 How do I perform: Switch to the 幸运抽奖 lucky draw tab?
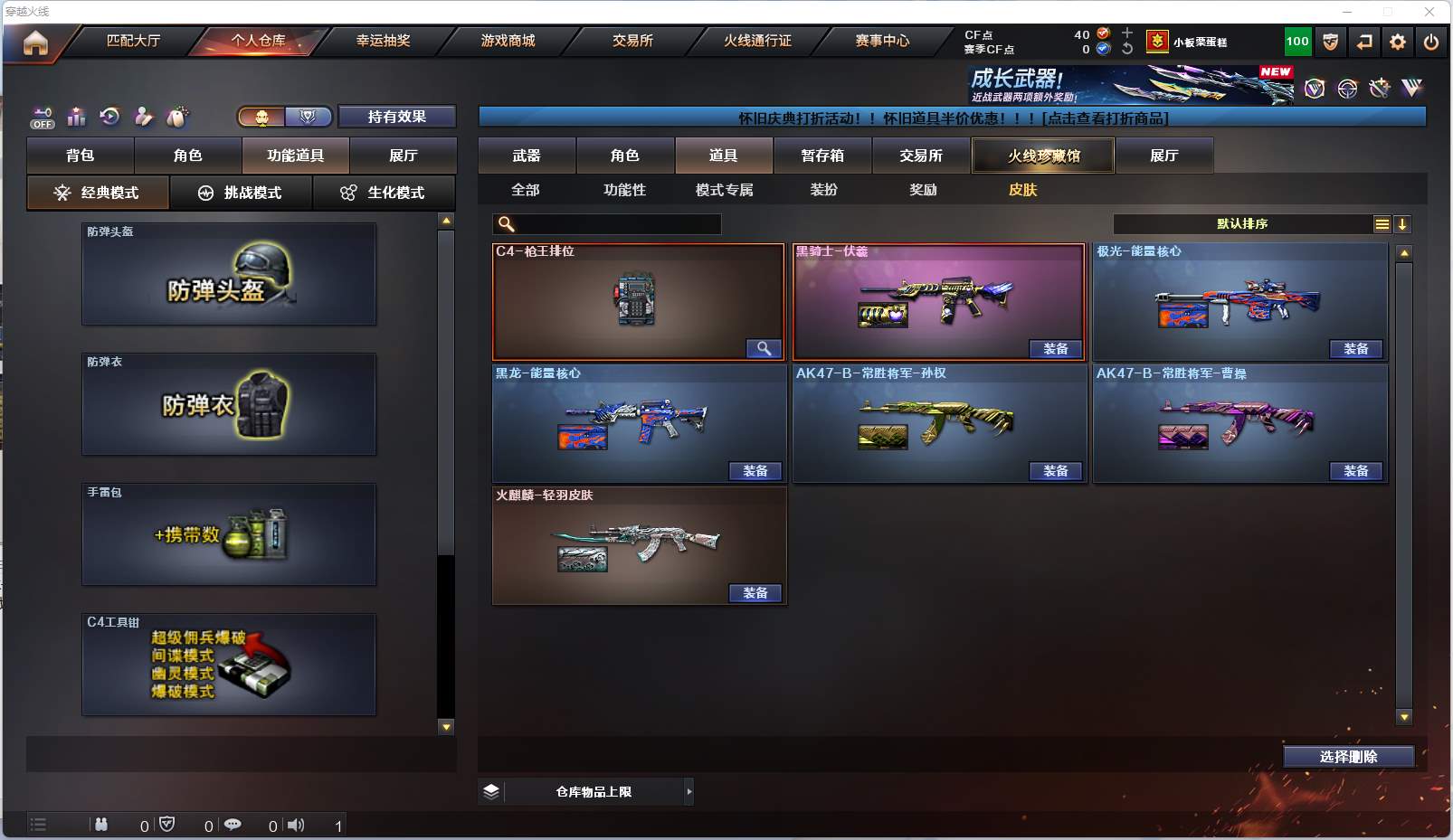[383, 41]
